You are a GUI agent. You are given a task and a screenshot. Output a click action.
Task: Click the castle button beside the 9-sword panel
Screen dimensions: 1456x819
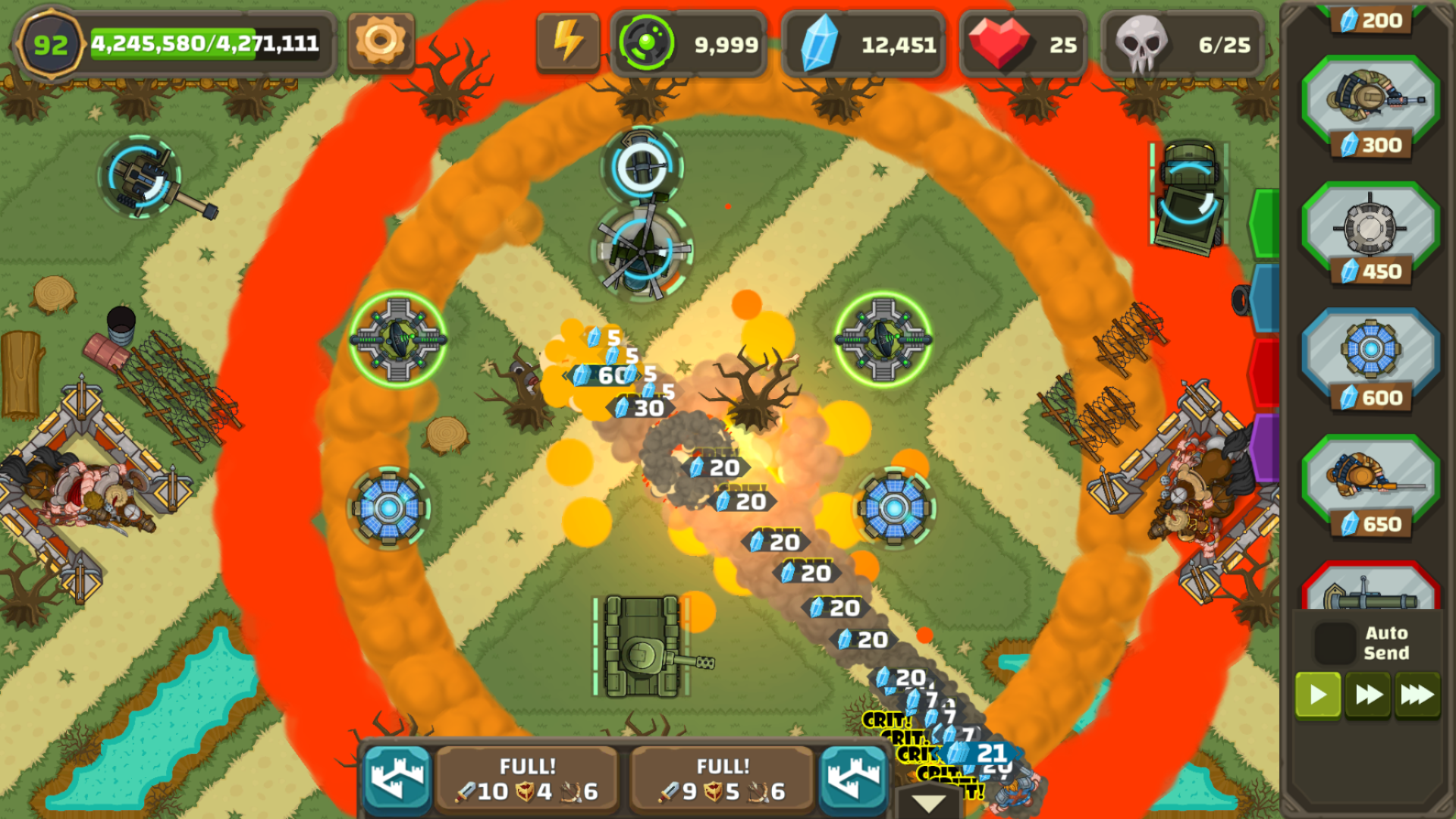point(854,780)
